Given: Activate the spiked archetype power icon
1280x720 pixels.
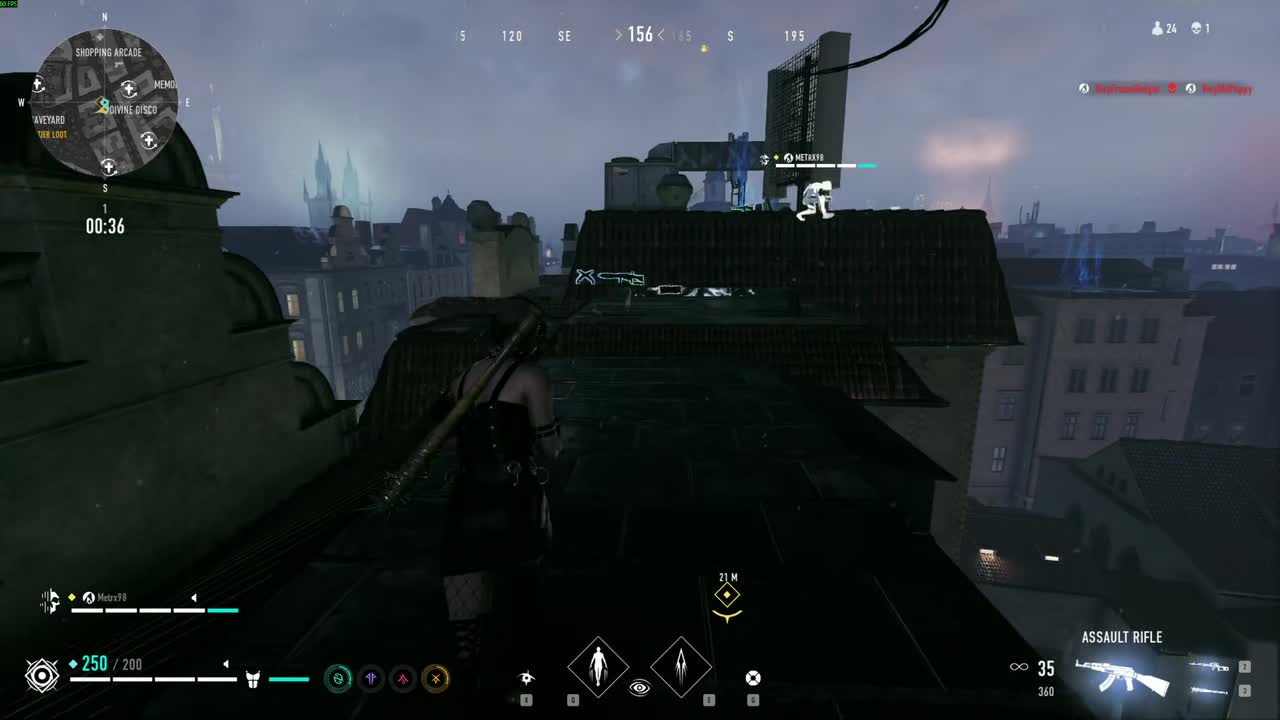Looking at the screenshot, I should [681, 667].
